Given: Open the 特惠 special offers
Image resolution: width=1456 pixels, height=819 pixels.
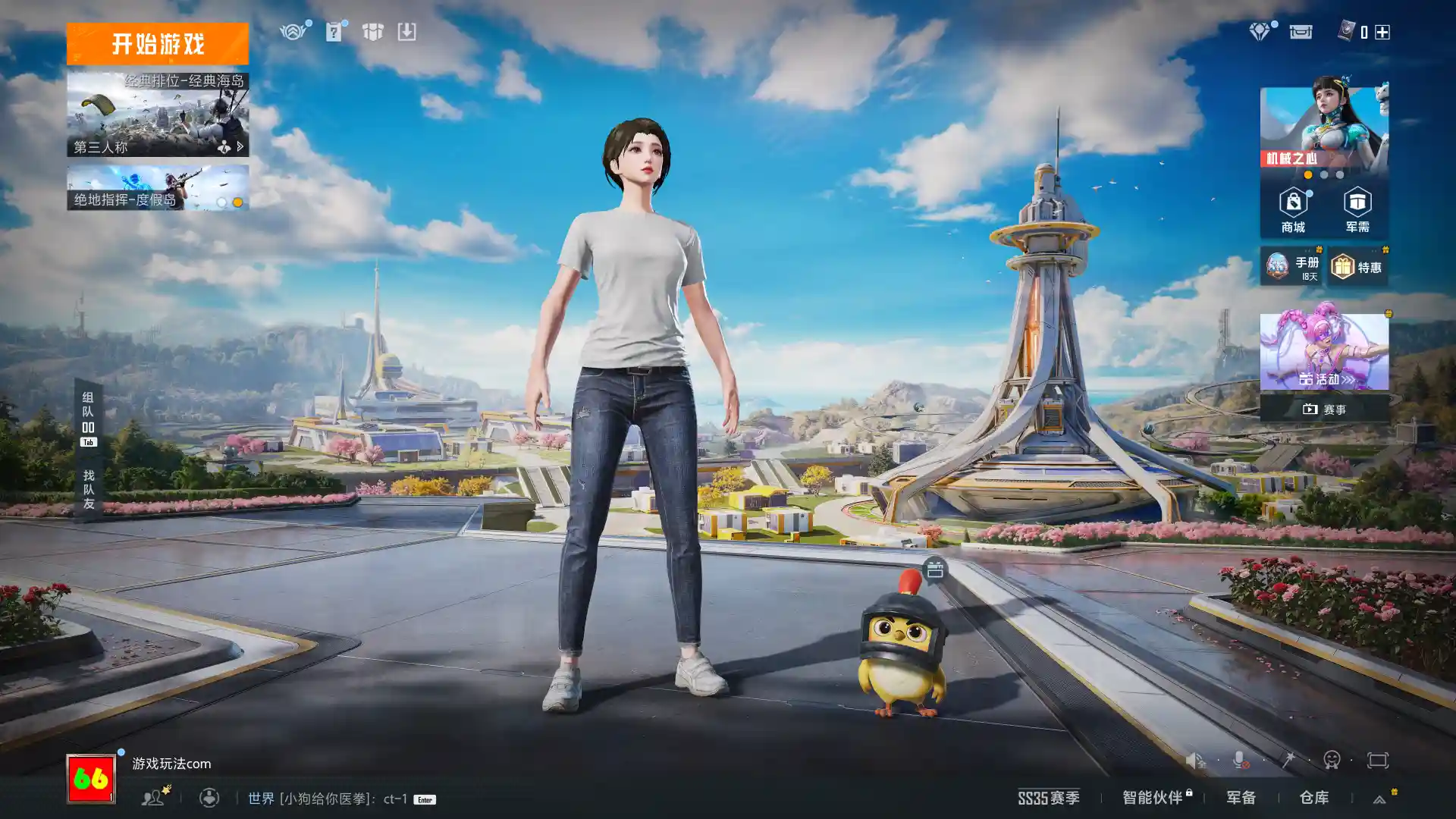Looking at the screenshot, I should pos(1357,267).
